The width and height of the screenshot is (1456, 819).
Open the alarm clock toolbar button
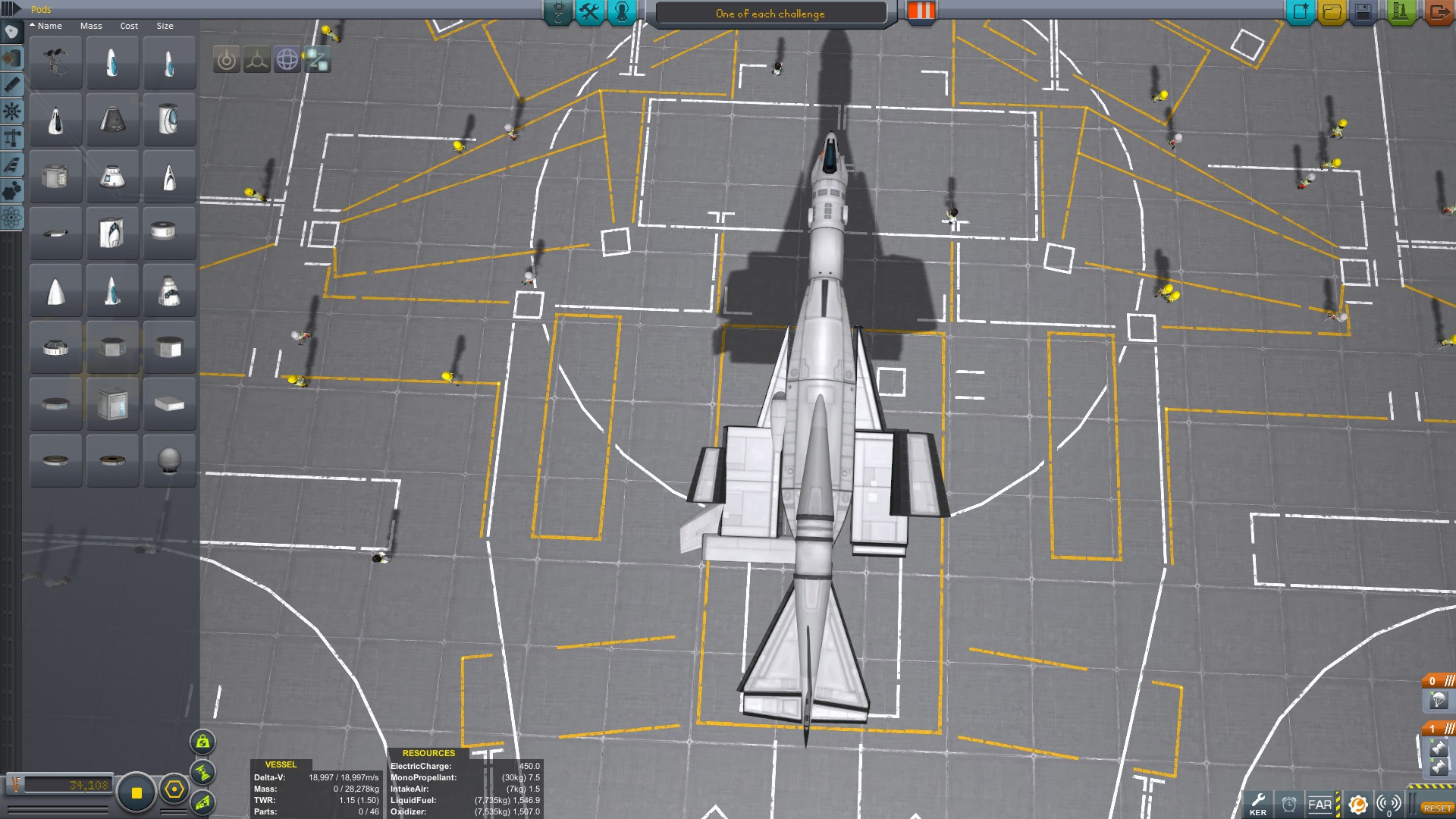(1289, 805)
